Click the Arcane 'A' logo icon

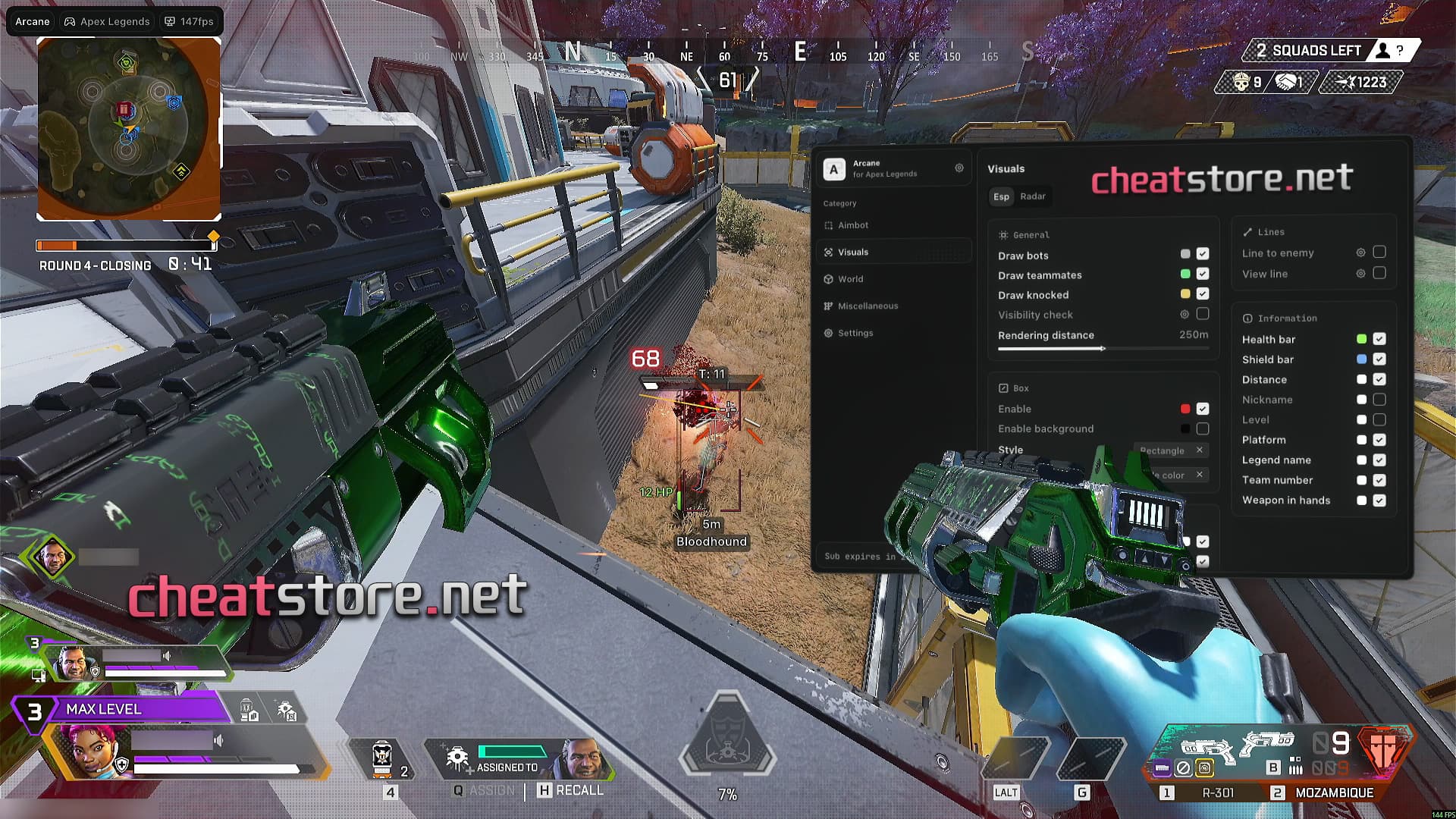834,168
